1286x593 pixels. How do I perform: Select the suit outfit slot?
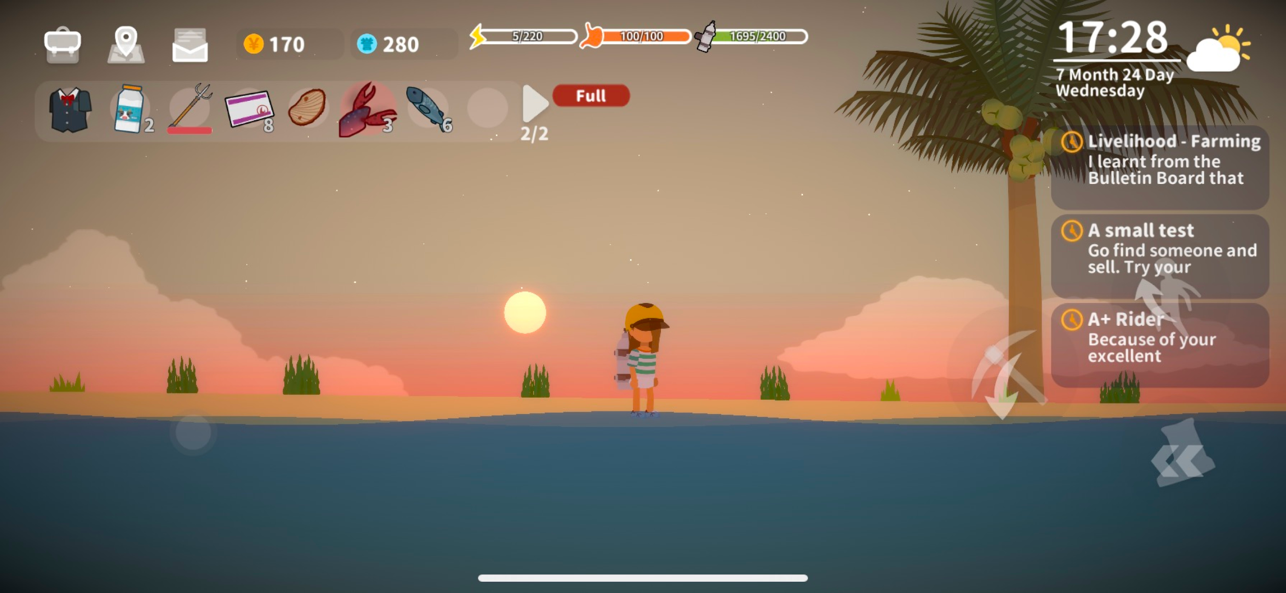click(70, 109)
